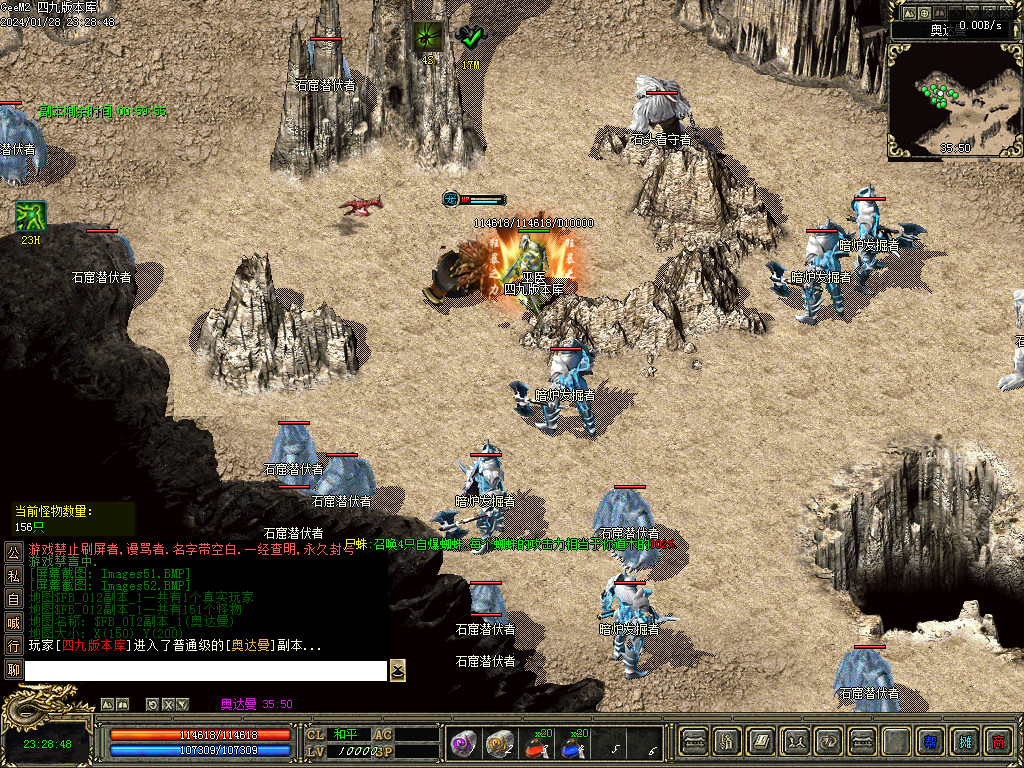
Task: Use the orange swirl scroll in hotbar
Action: 498,743
